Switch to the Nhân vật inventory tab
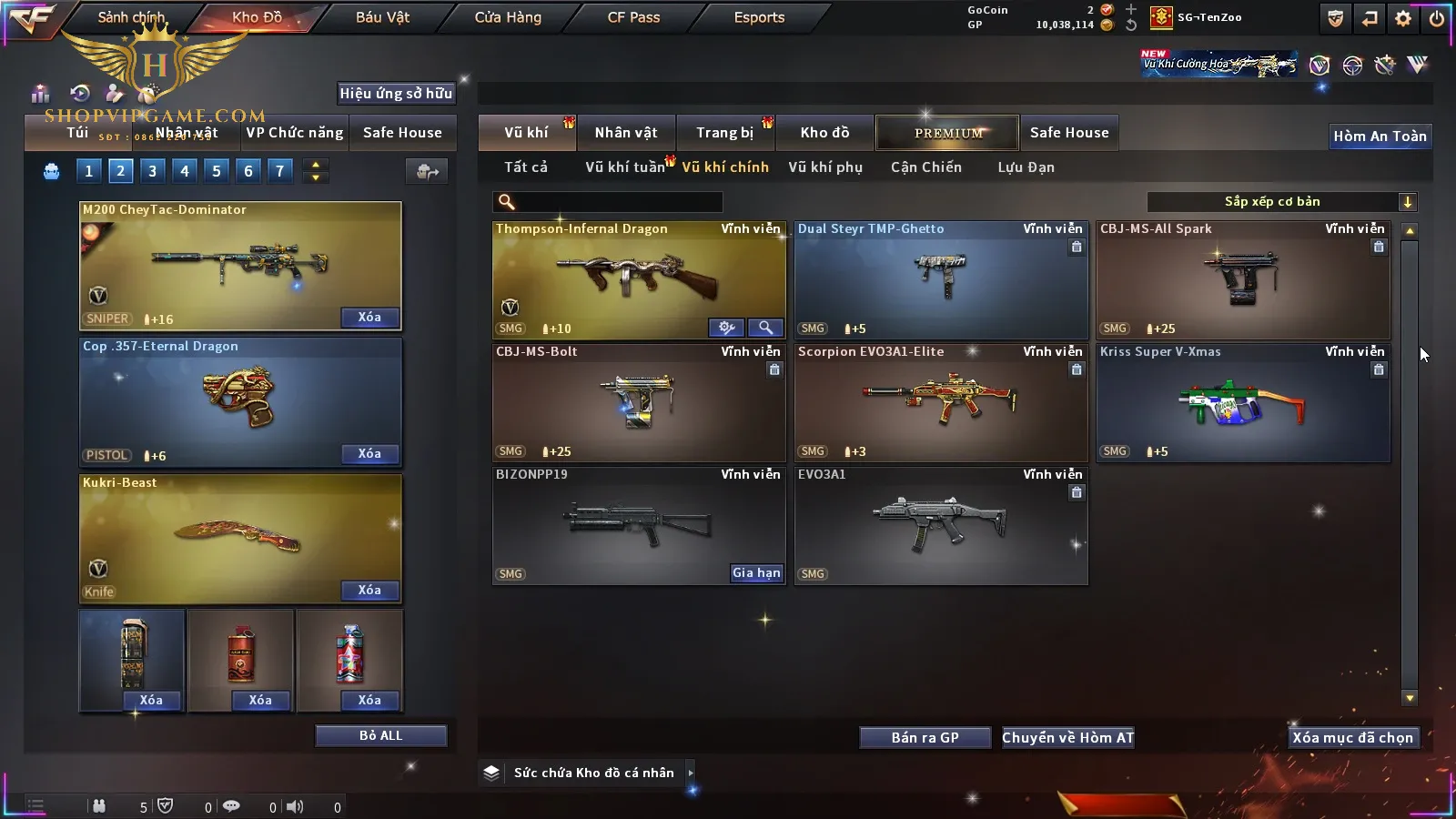 click(626, 133)
